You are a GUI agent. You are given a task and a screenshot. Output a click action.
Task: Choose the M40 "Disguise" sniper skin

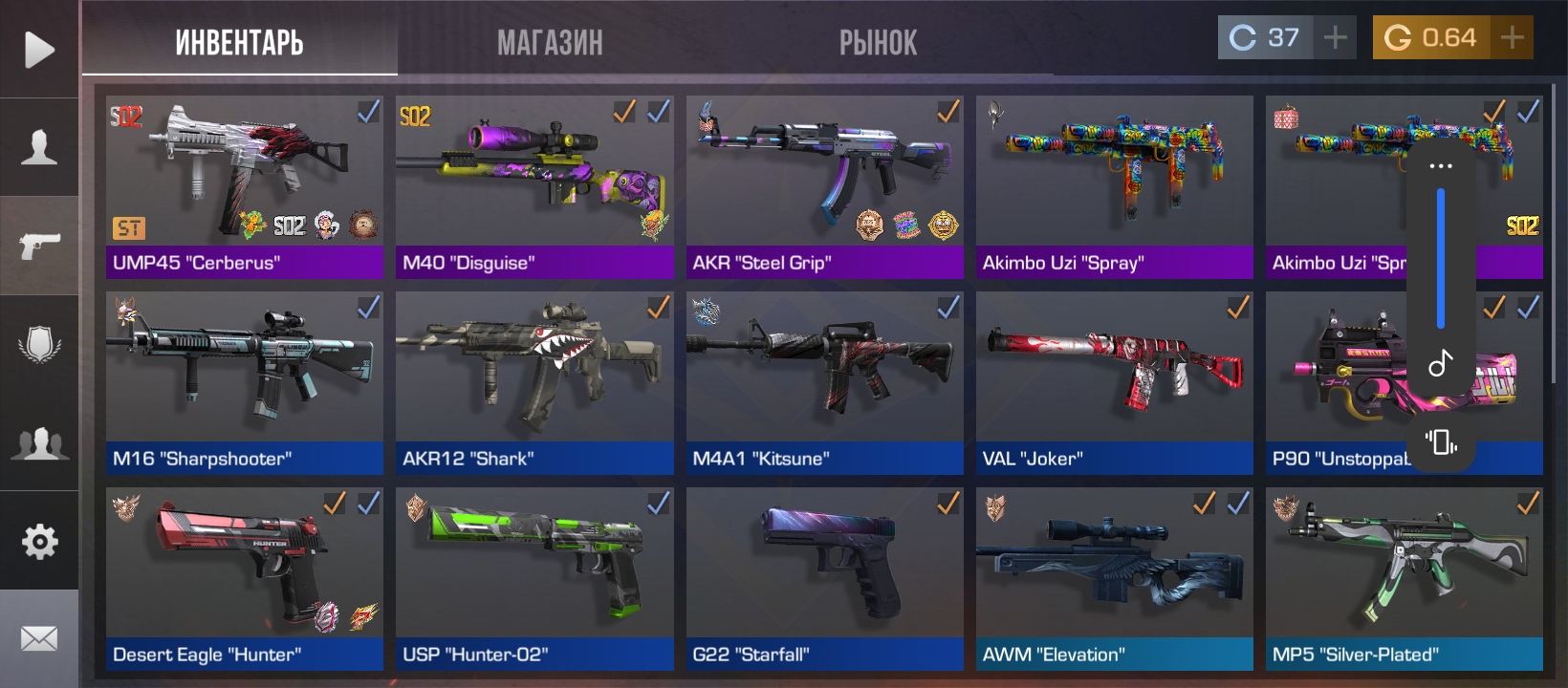point(534,186)
